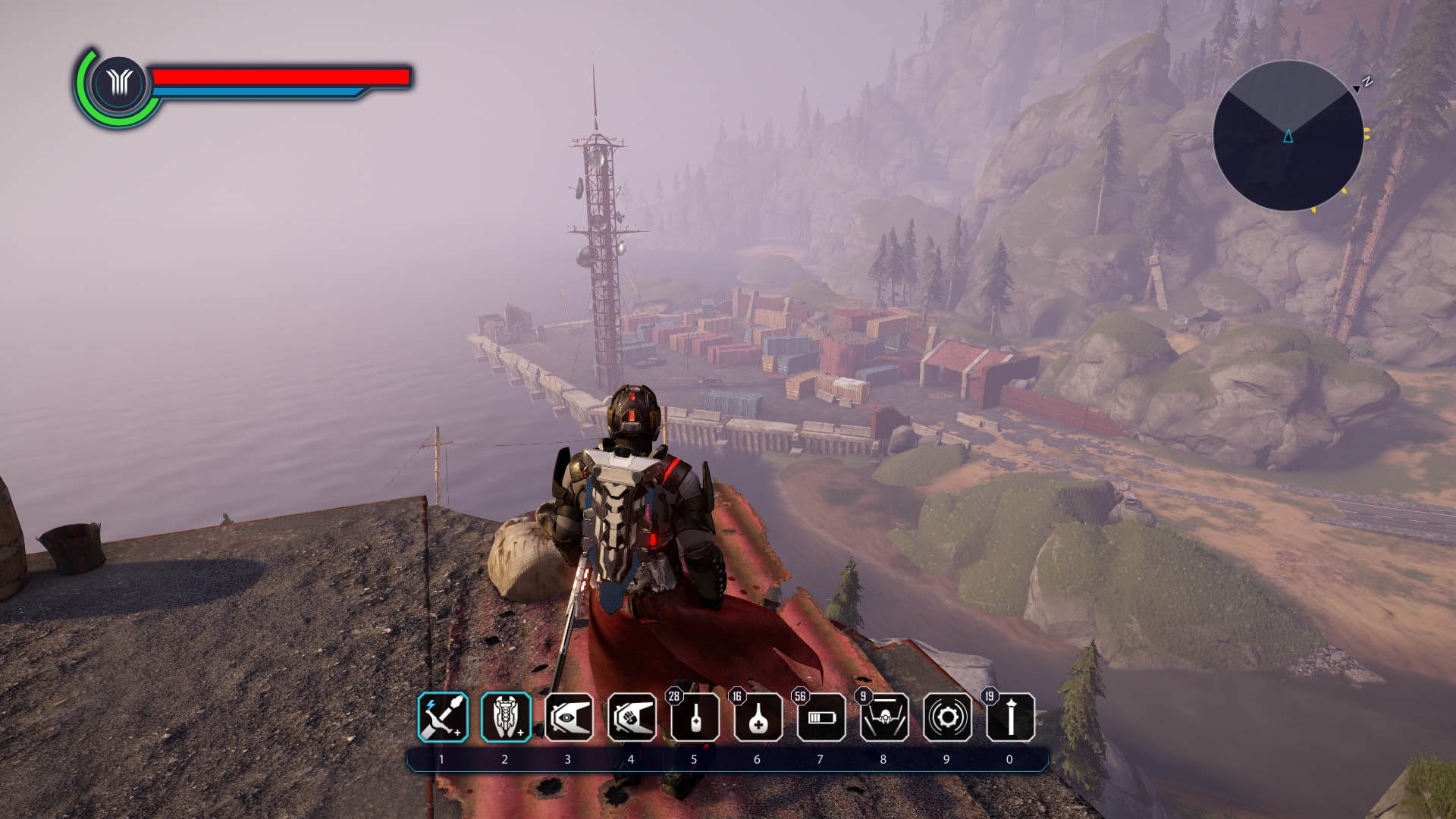
Task: Select the lightning sword weapon slot
Action: point(443,717)
